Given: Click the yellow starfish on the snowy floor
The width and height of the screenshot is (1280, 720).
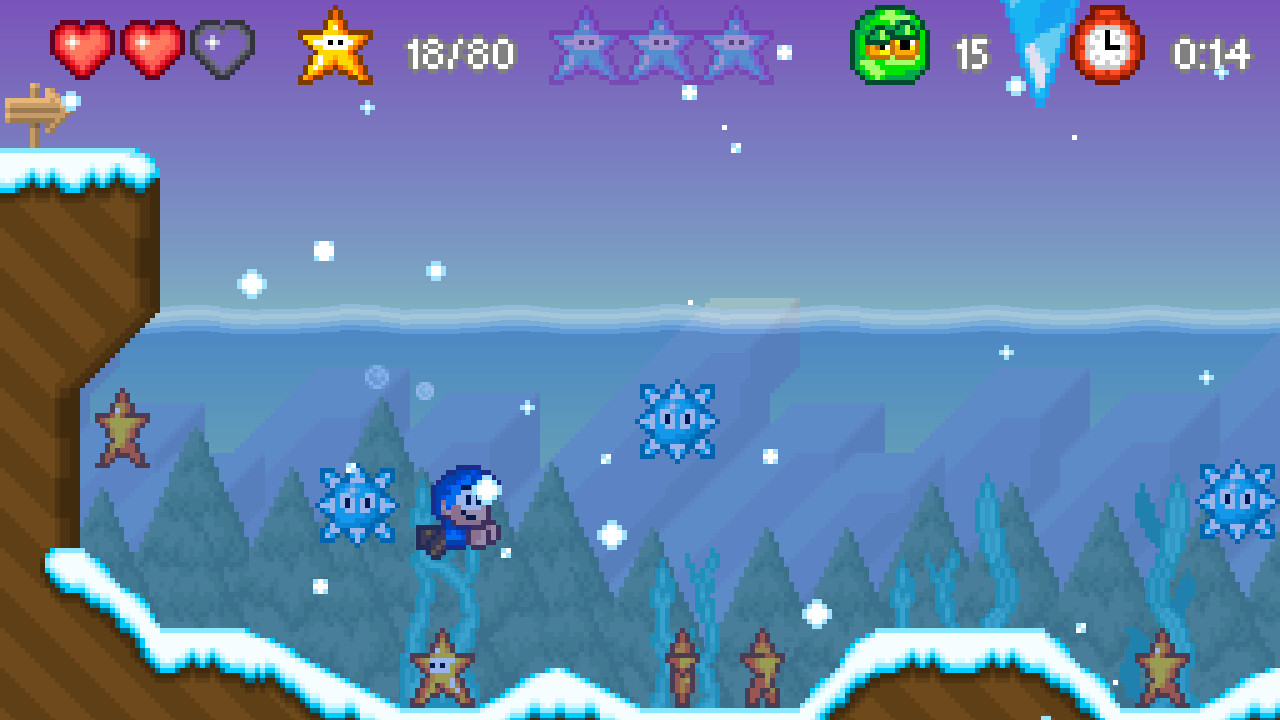Looking at the screenshot, I should [440, 668].
